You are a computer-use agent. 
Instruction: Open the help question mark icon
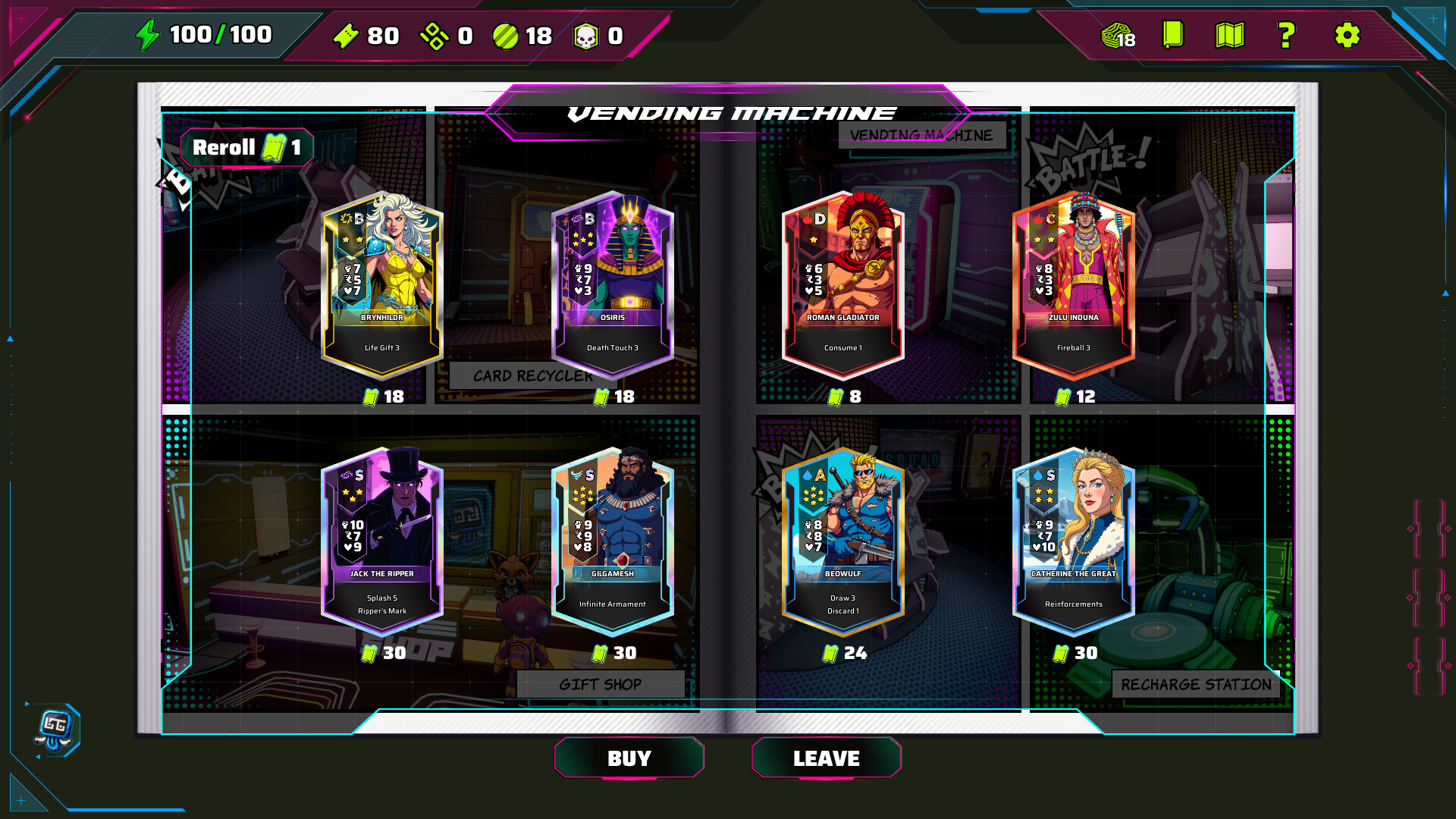tap(1287, 36)
